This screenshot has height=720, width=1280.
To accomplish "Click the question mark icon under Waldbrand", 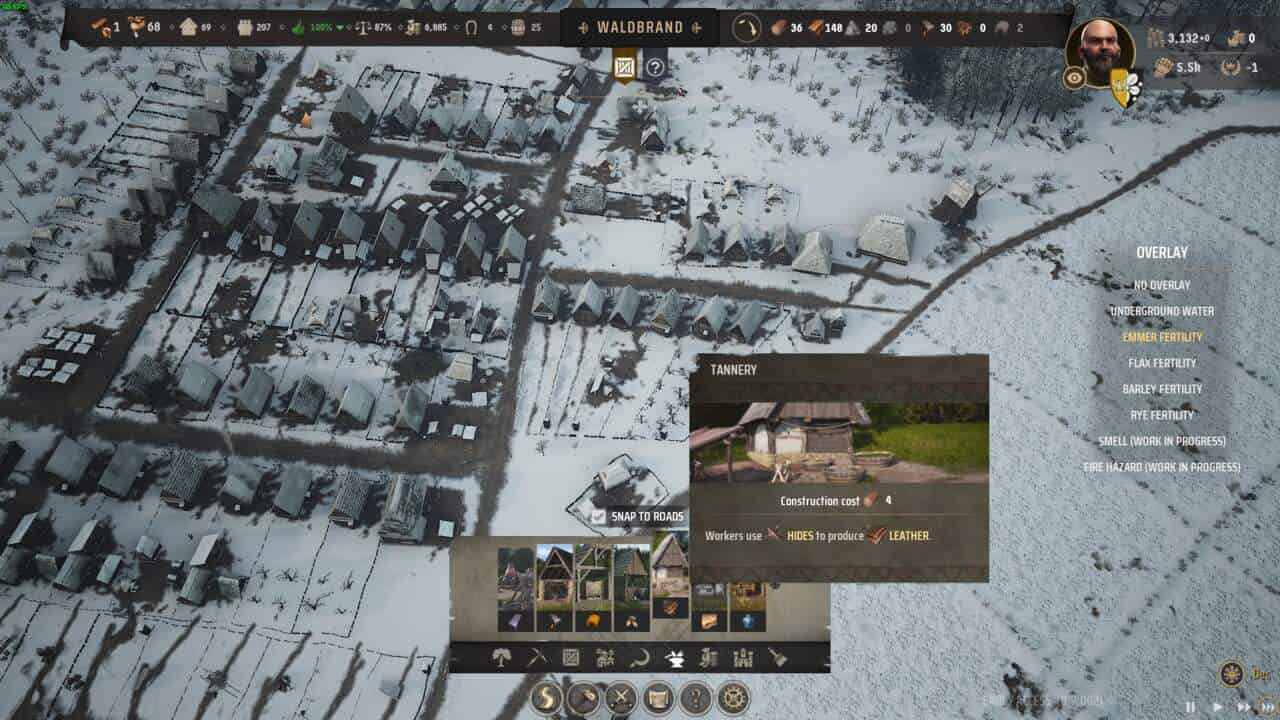I will [655, 68].
